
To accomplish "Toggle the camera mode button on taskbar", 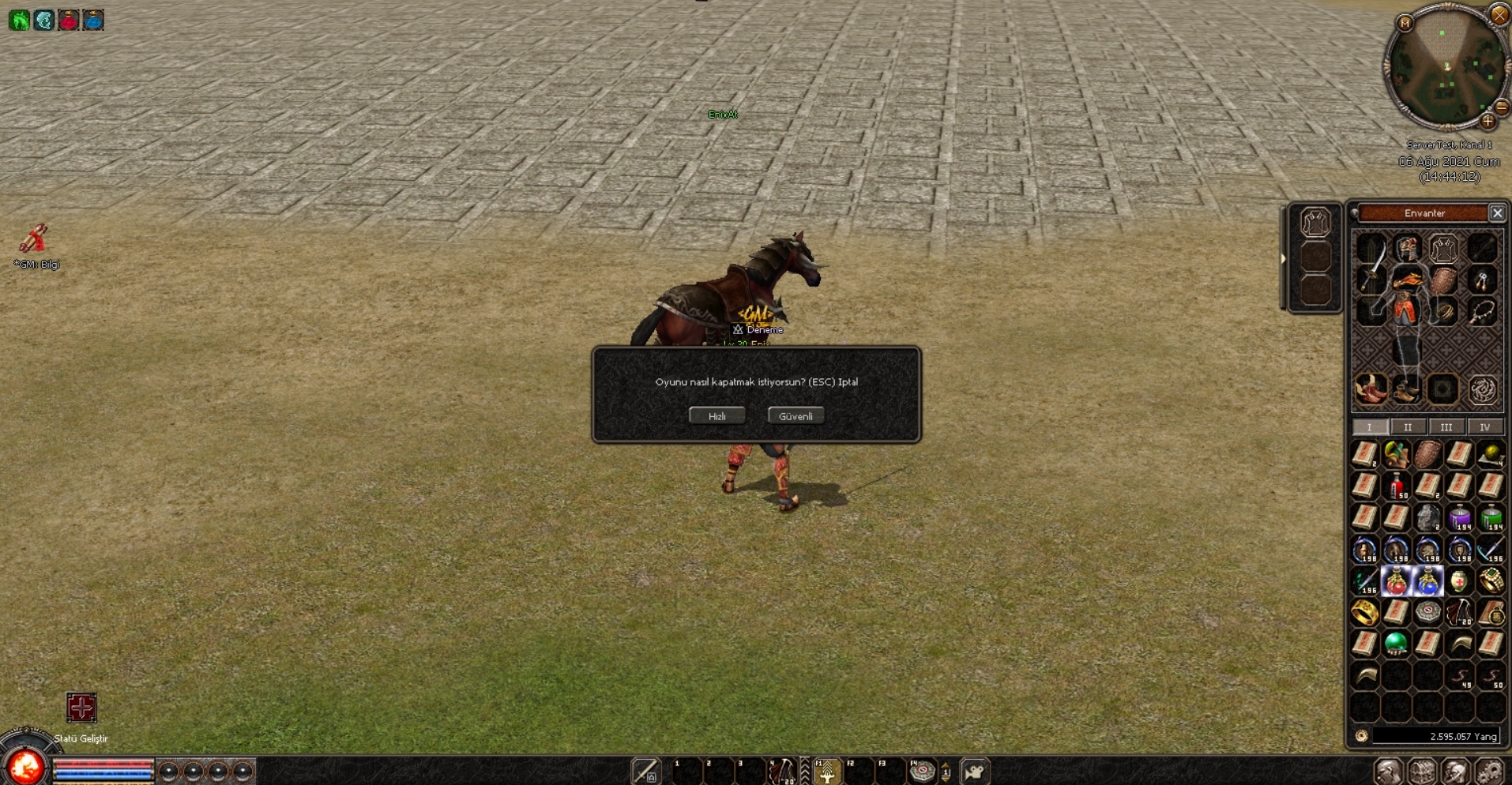I will [x=975, y=772].
